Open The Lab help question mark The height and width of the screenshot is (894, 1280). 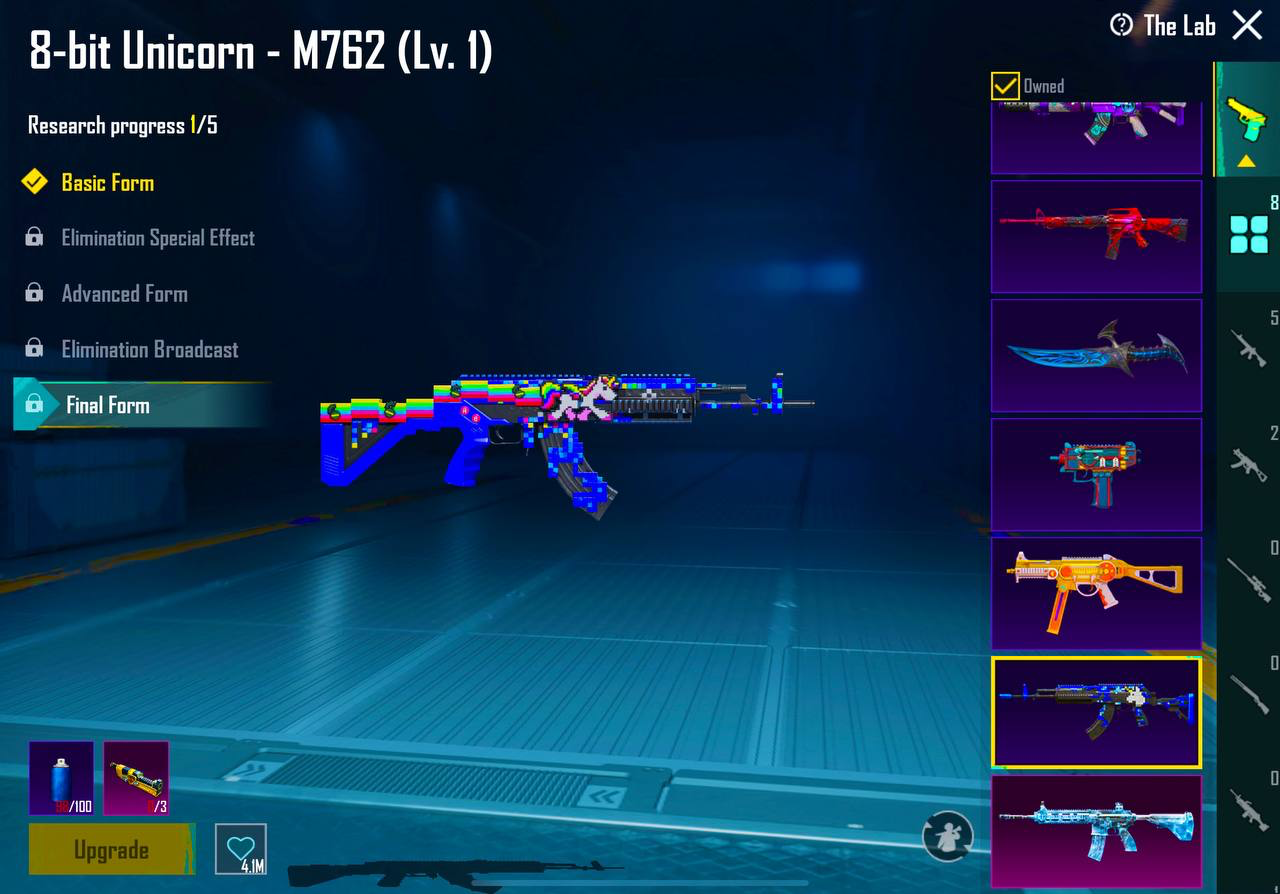pos(1122,25)
